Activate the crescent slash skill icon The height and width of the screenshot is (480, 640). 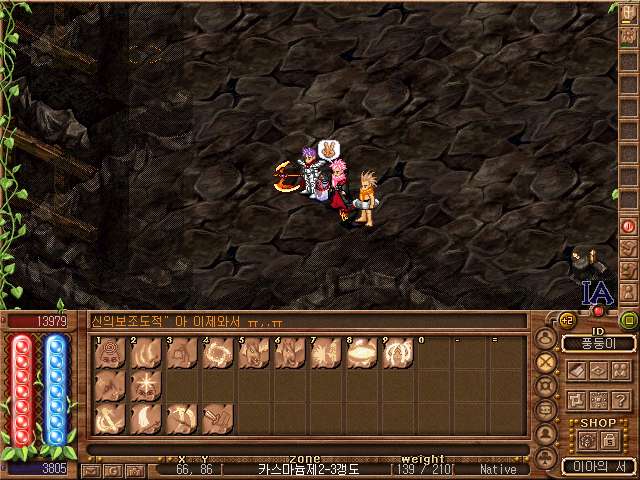point(146,418)
